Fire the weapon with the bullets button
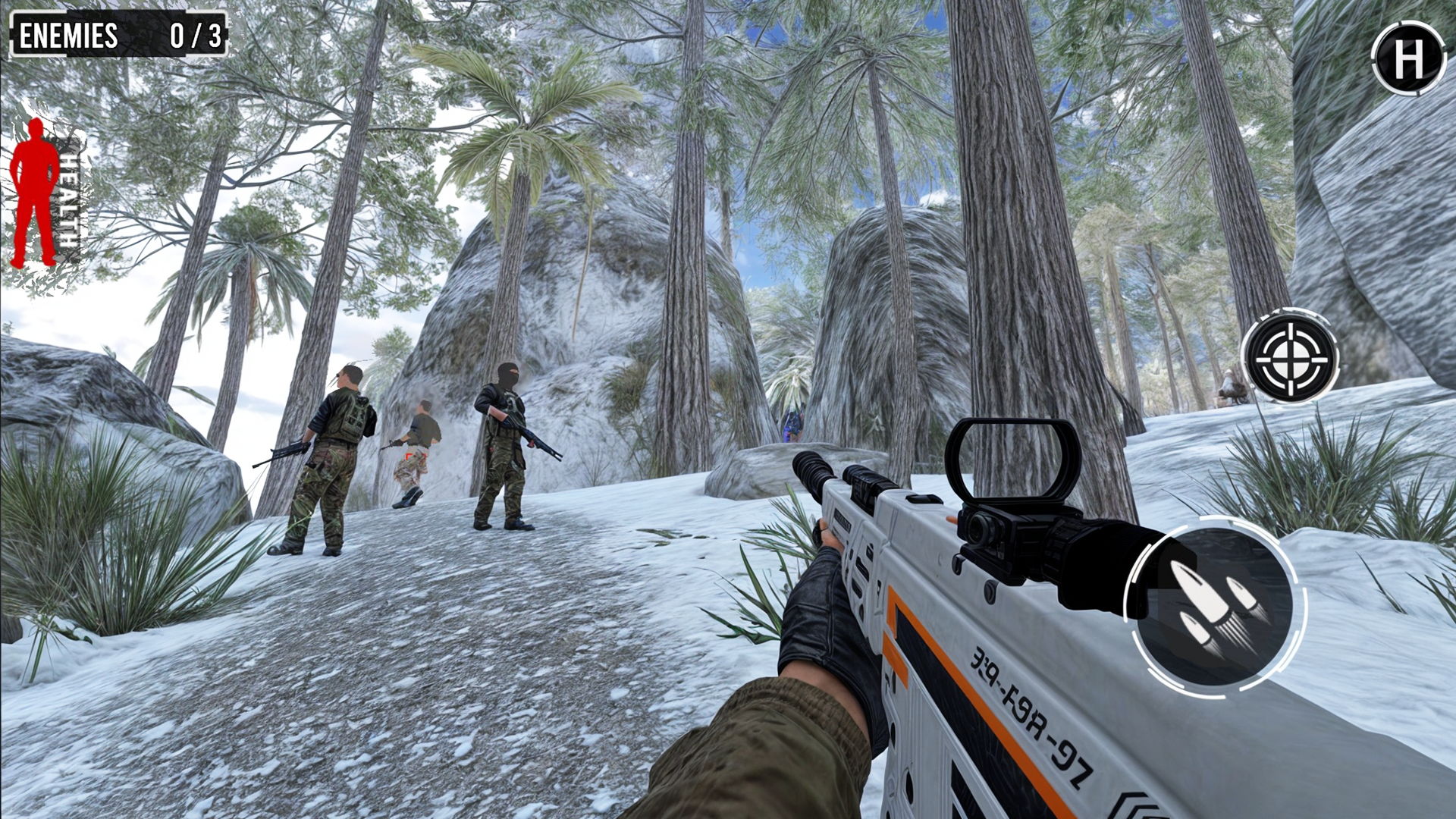This screenshot has height=819, width=1456. coord(1215,607)
